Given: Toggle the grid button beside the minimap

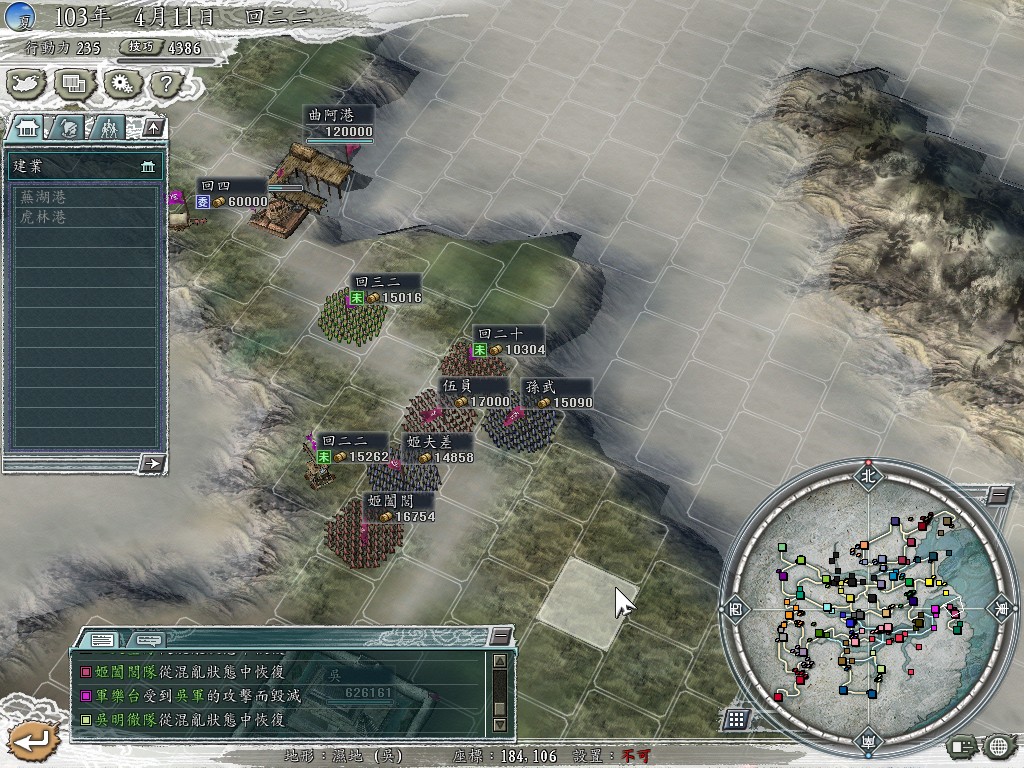Looking at the screenshot, I should [736, 718].
